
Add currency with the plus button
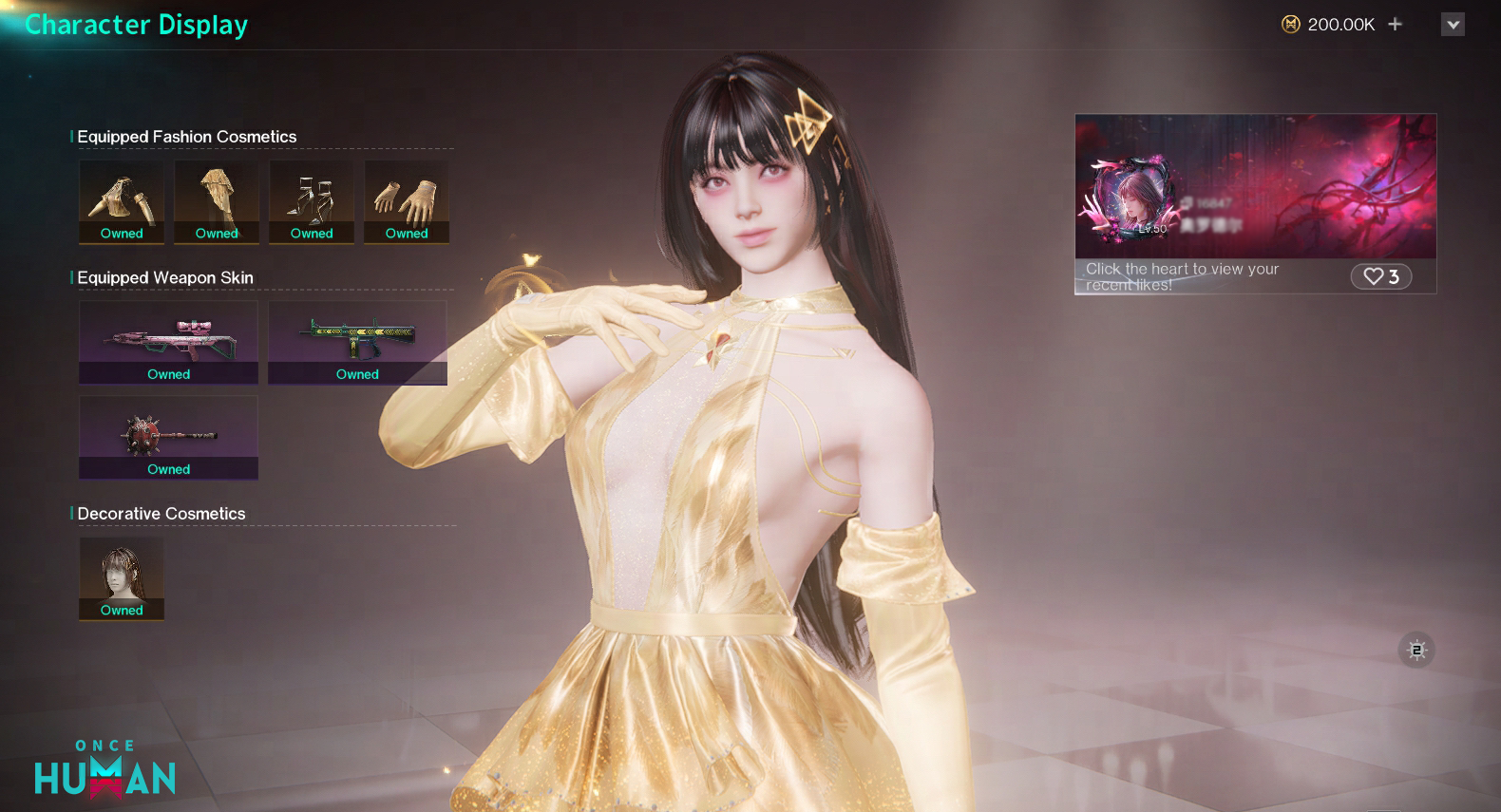(x=1395, y=24)
